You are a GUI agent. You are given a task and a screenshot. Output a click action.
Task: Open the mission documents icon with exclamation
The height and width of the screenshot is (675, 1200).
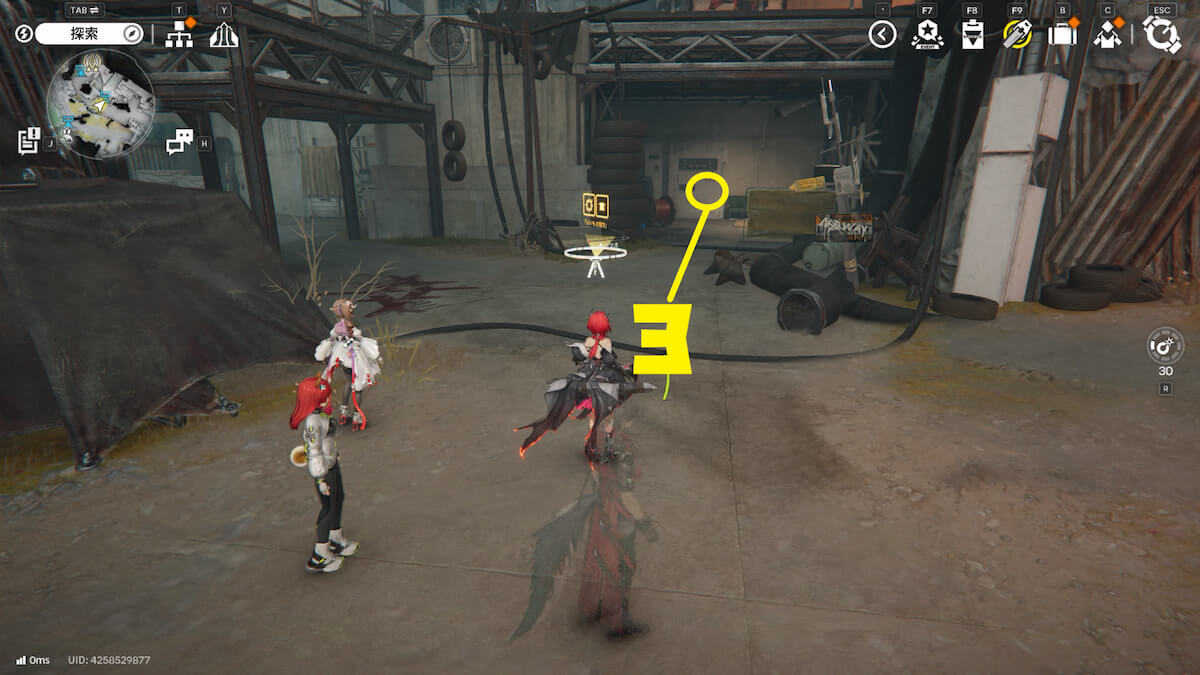[28, 141]
